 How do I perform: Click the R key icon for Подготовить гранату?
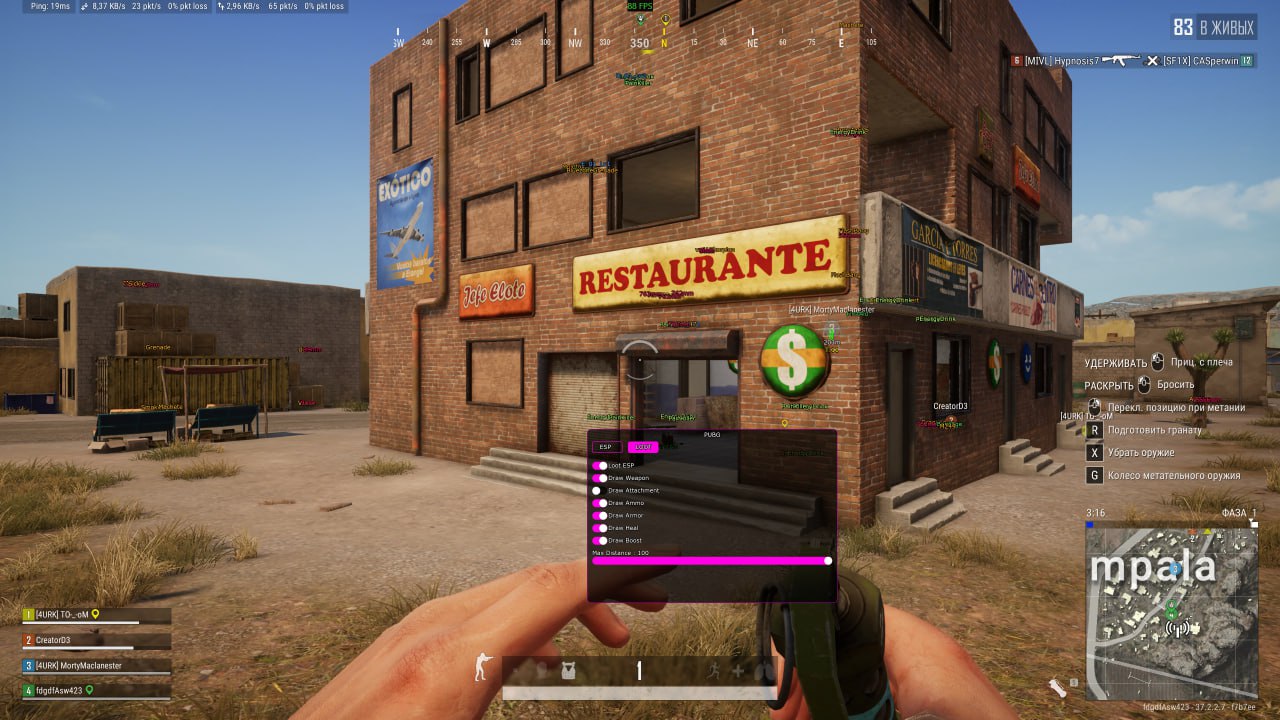1094,428
